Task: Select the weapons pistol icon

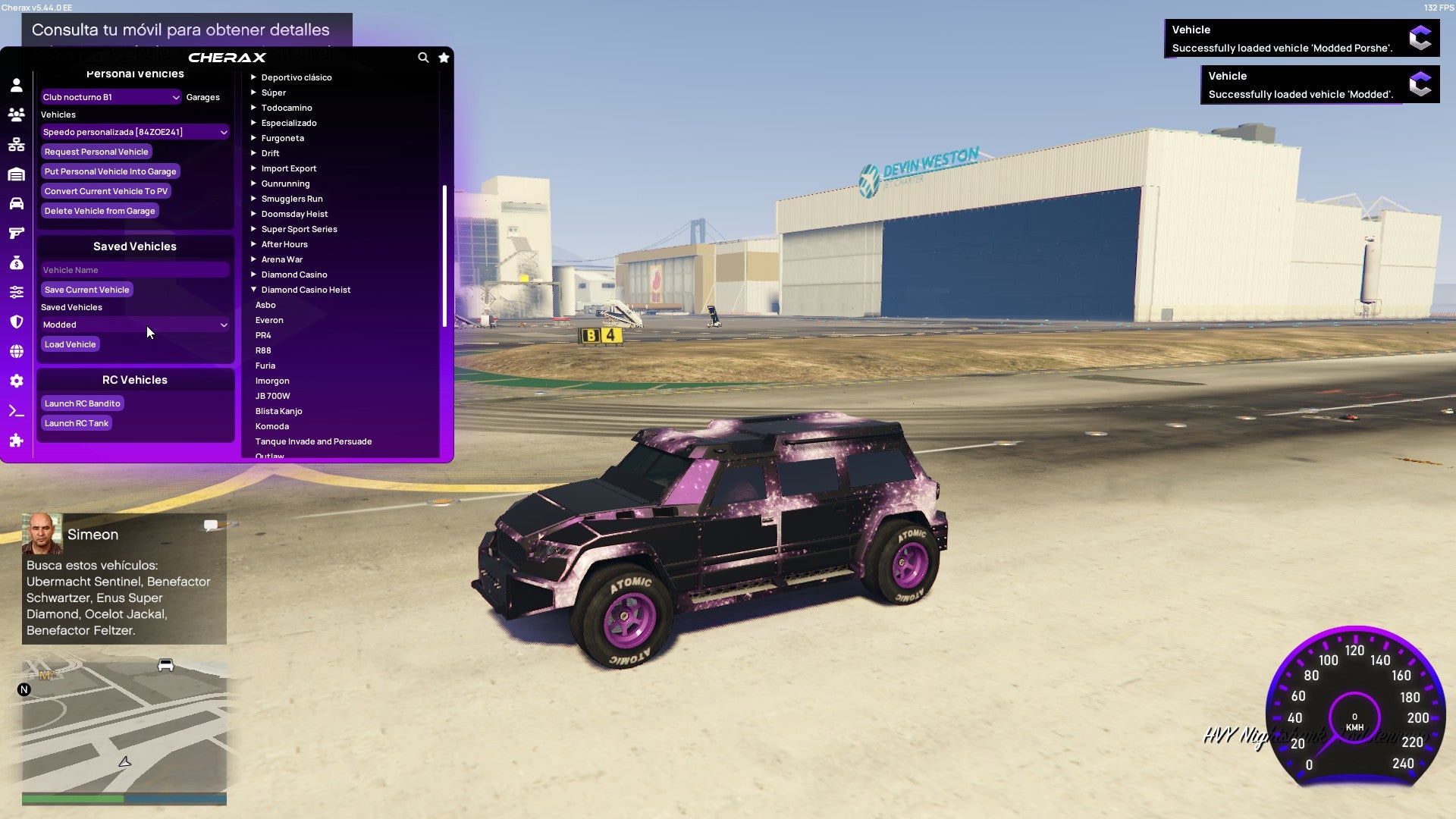Action: point(17,234)
